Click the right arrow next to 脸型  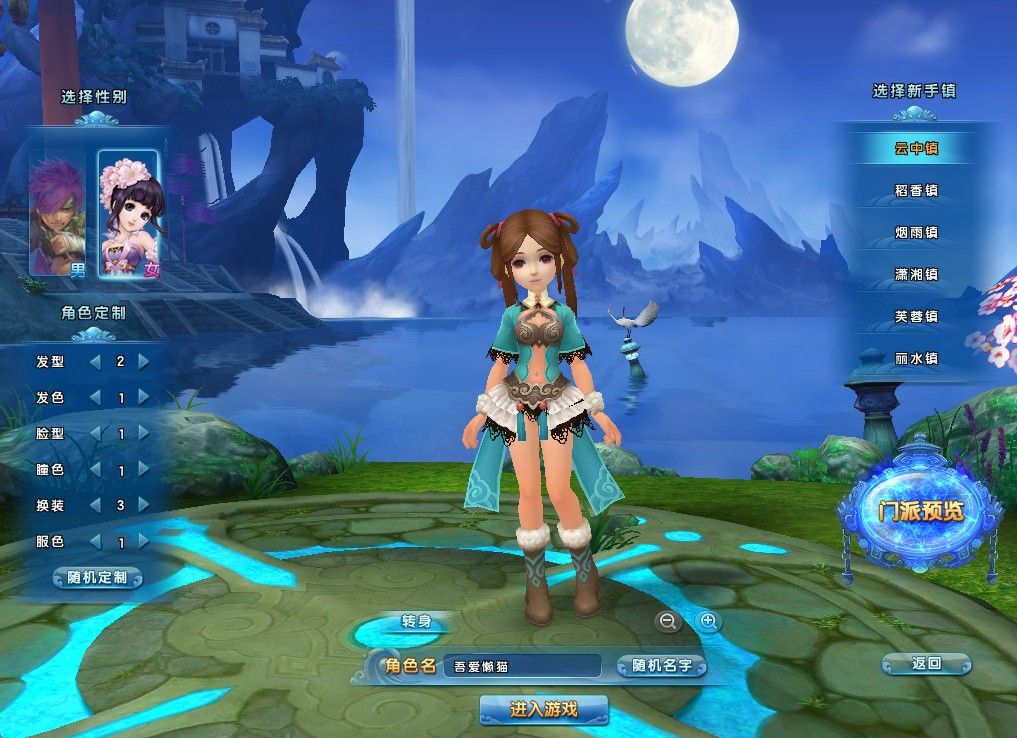(144, 433)
